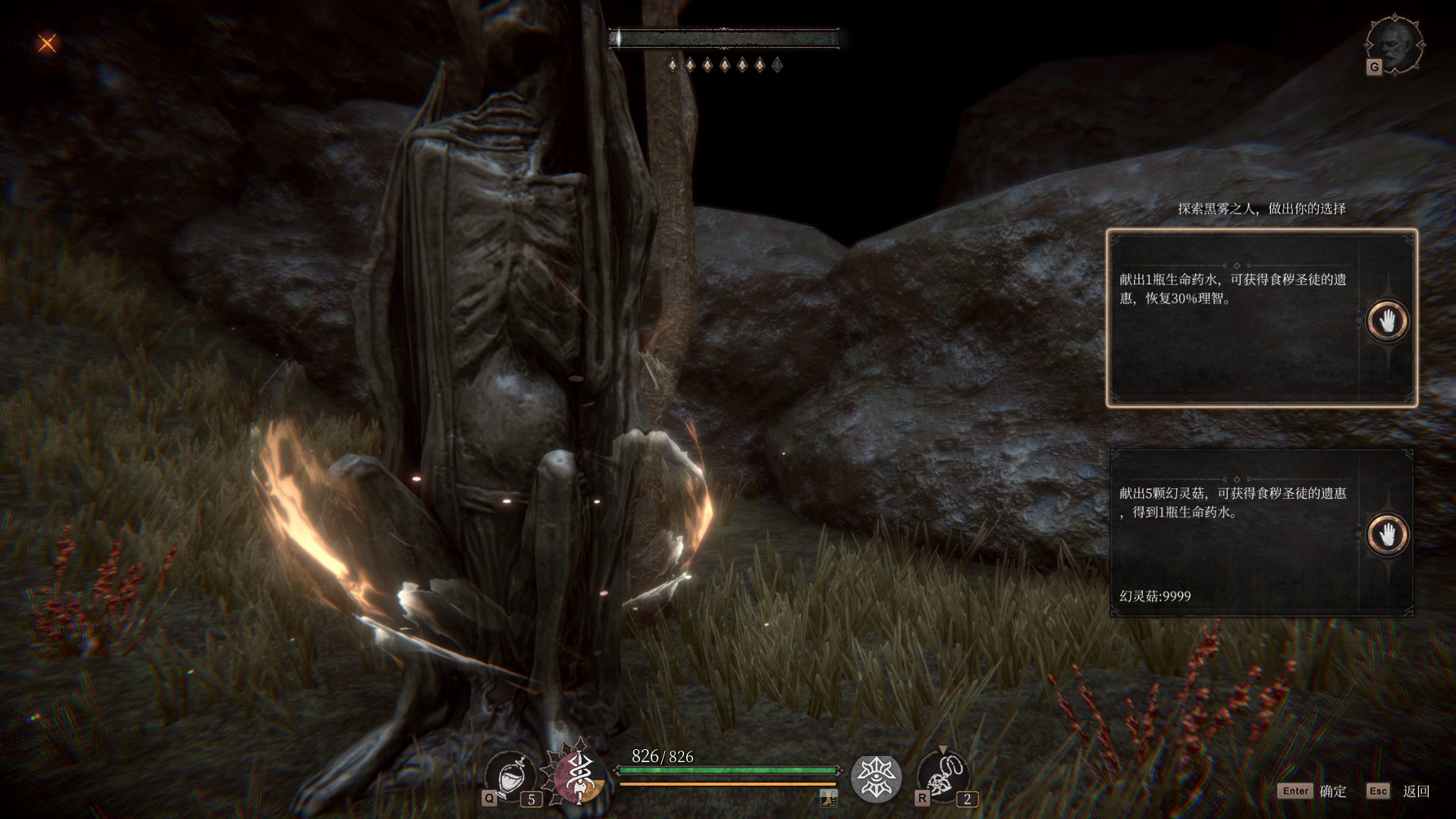Click the 返回 back label
This screenshot has height=819, width=1456.
click(1416, 791)
